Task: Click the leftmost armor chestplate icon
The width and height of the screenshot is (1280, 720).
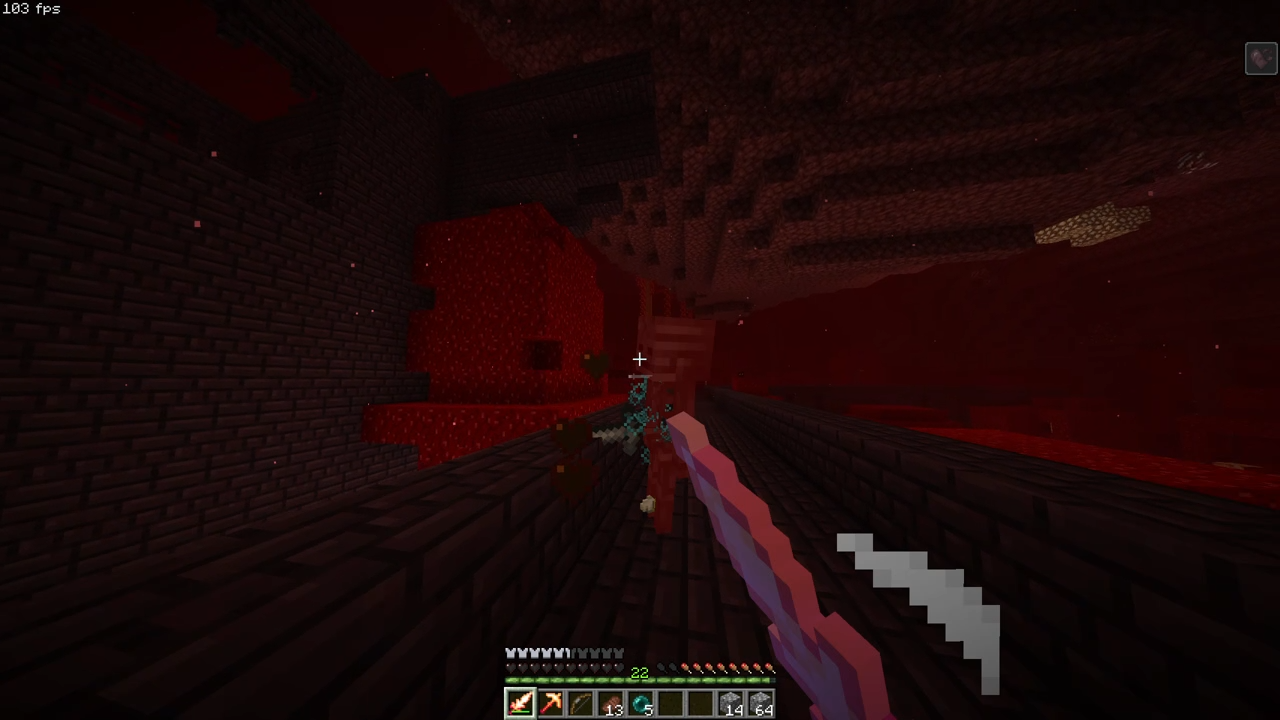Action: pos(509,653)
